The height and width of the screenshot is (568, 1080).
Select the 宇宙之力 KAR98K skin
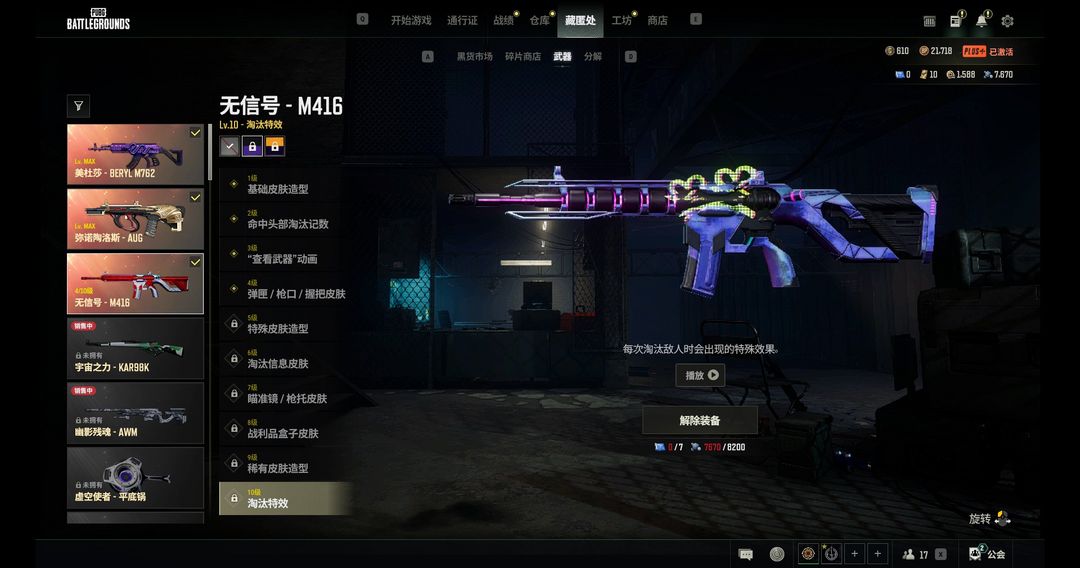135,348
